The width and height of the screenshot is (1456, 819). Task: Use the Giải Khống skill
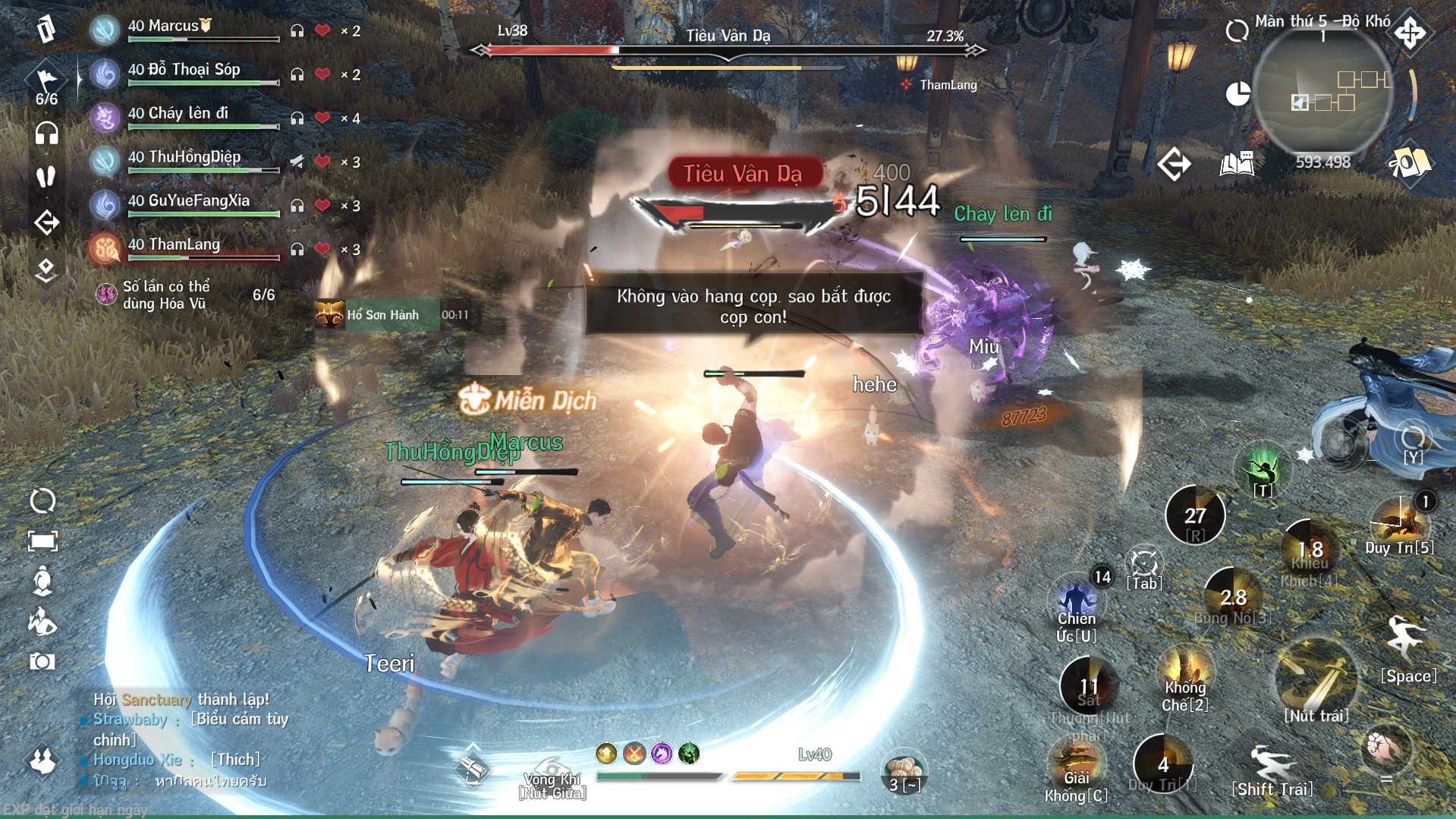tap(1076, 767)
